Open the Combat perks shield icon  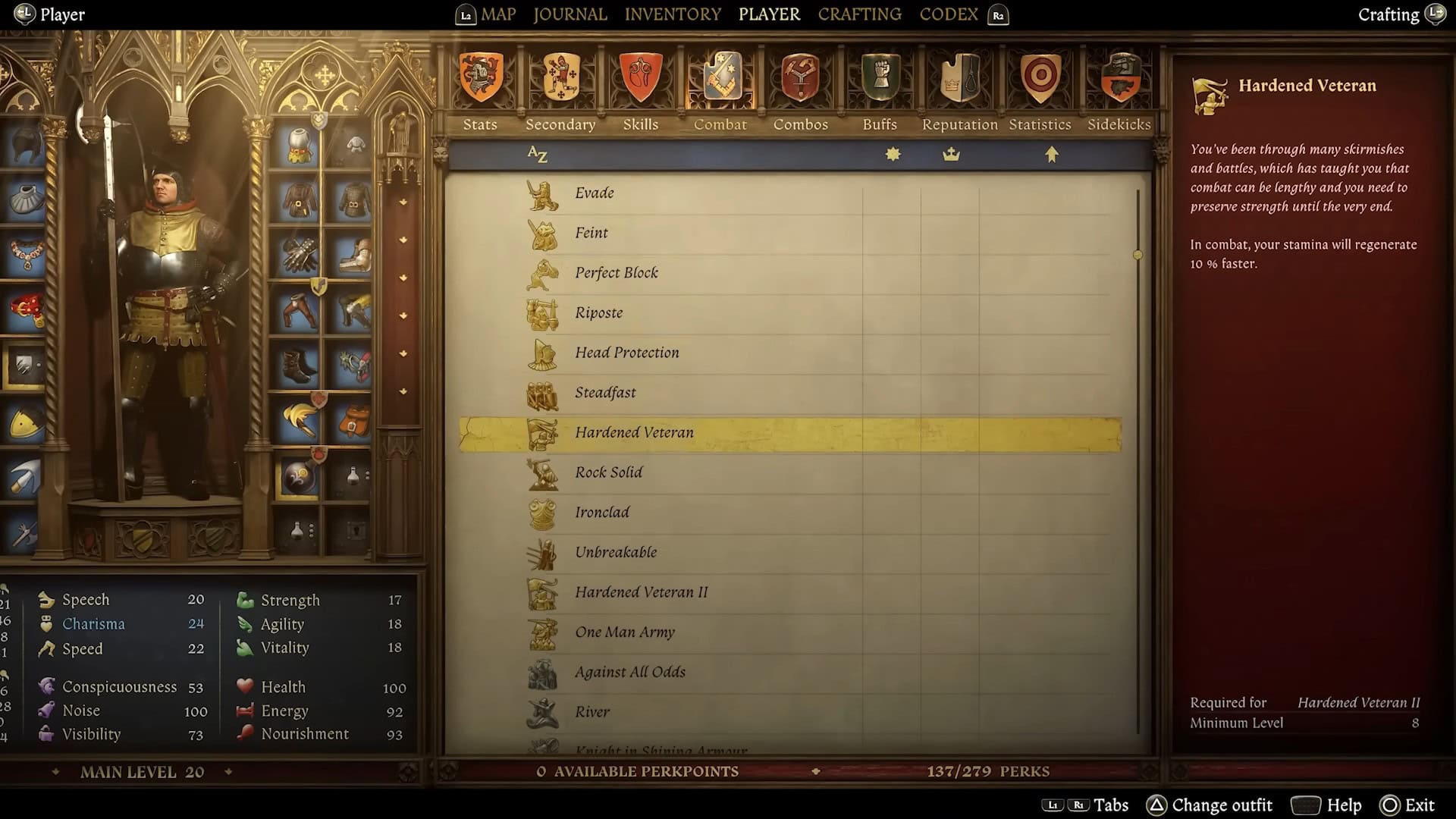pyautogui.click(x=720, y=76)
